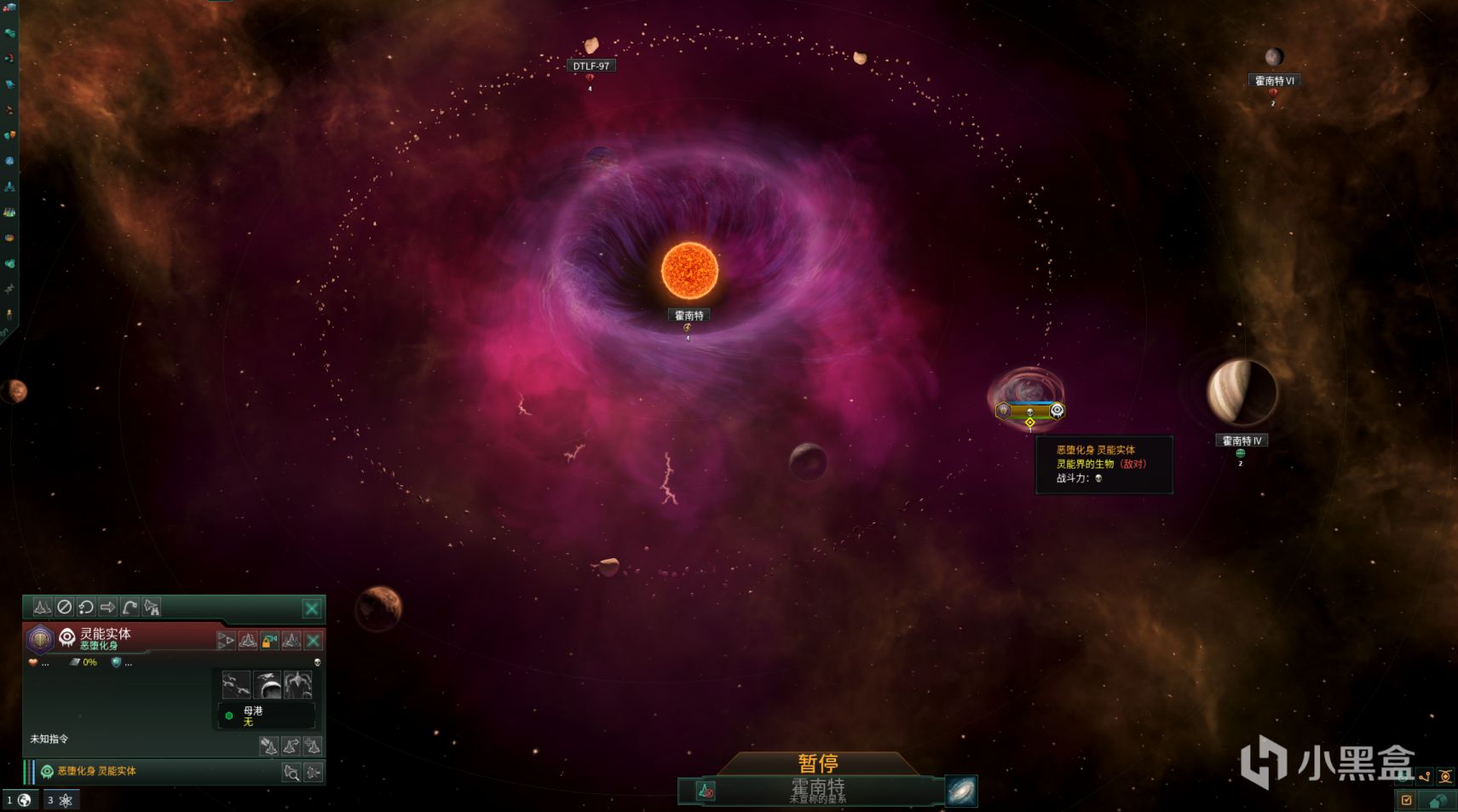The width and height of the screenshot is (1458, 812).
Task: Click the return-loop order button
Action: pyautogui.click(x=86, y=608)
